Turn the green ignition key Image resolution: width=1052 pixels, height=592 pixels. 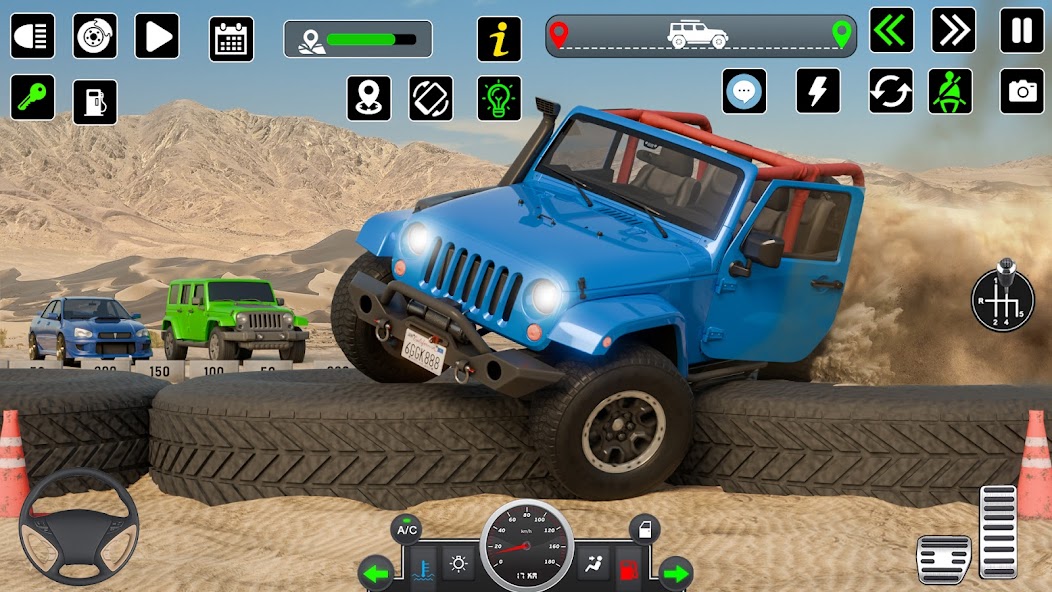pyautogui.click(x=32, y=98)
